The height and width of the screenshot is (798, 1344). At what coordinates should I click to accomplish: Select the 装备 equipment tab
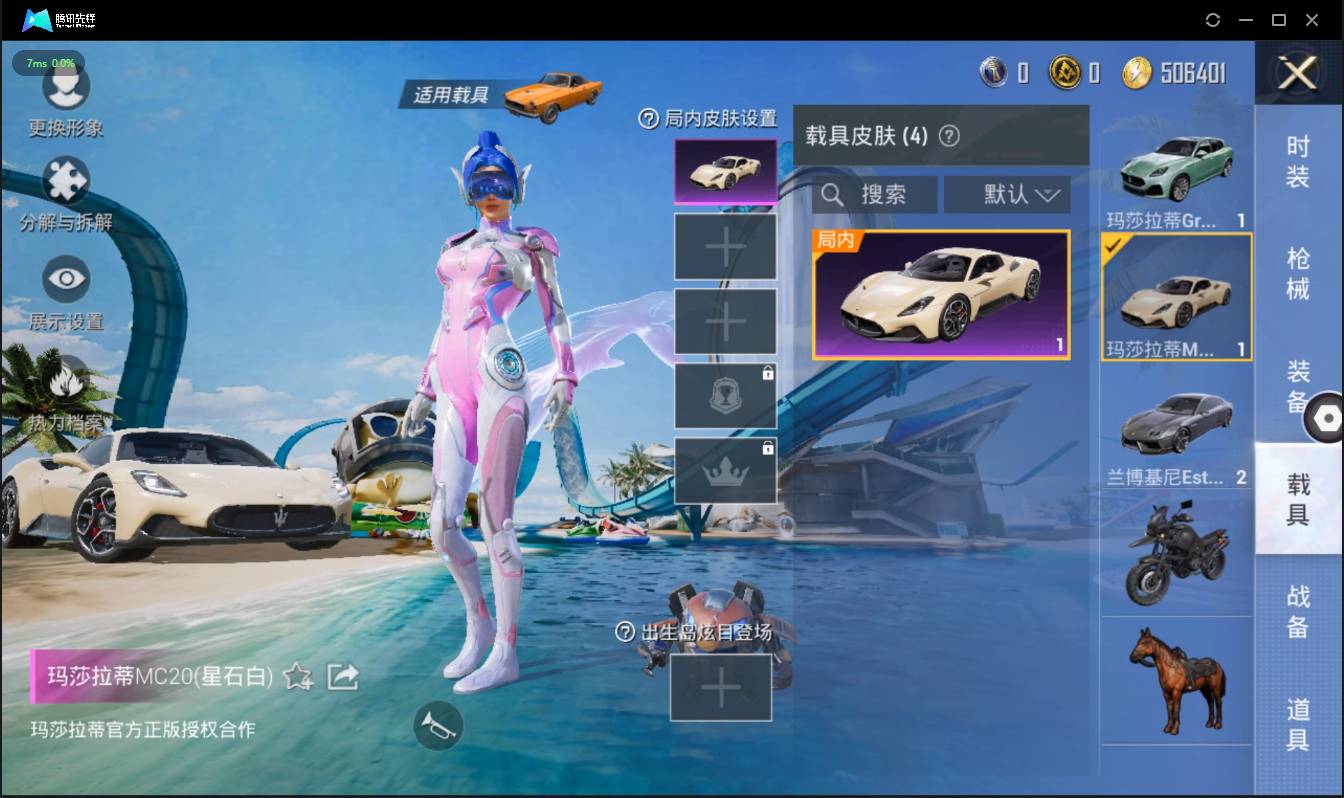coord(1298,386)
